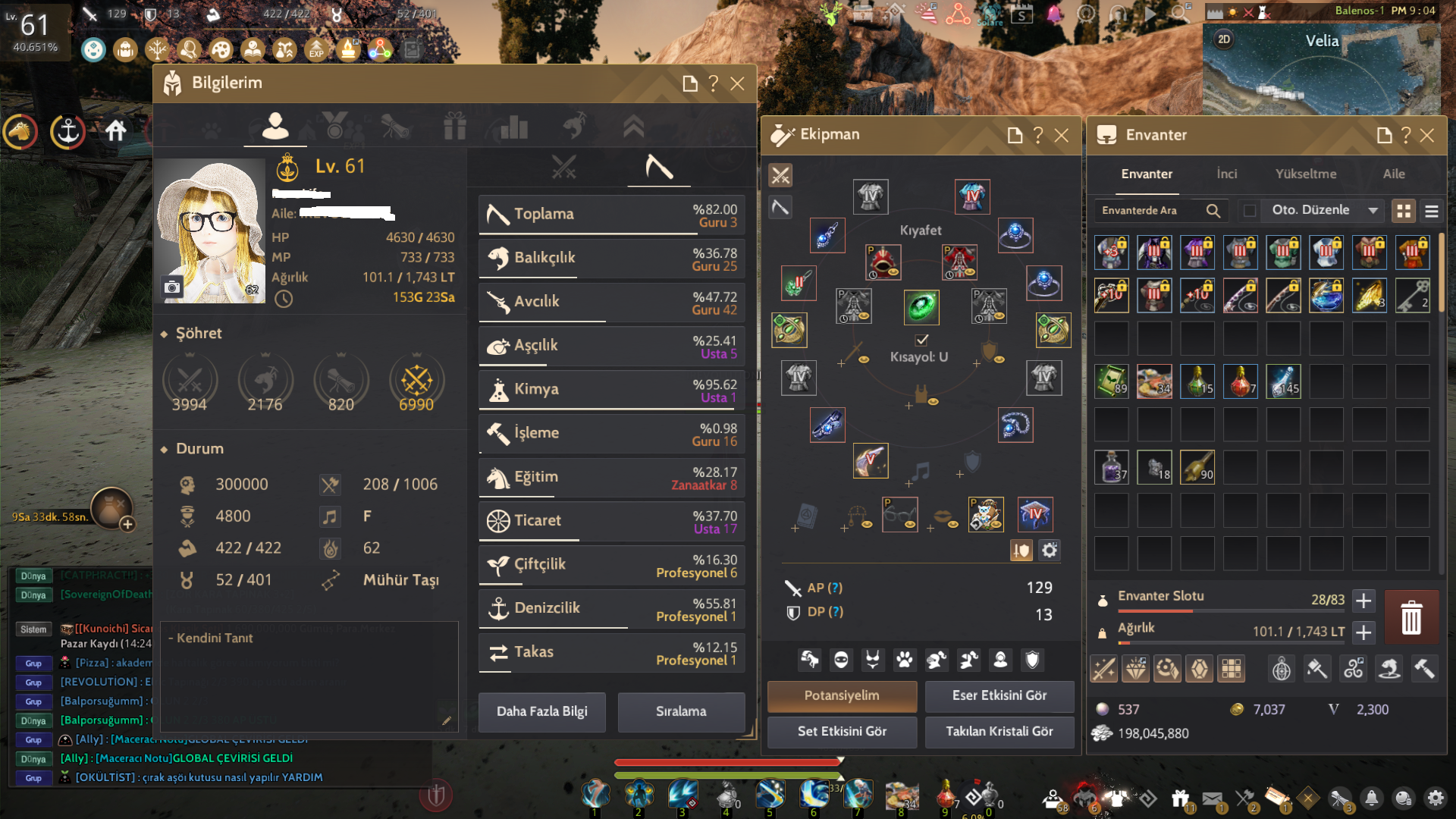Open Set Etkisini Gör
This screenshot has width=1456, height=819.
click(x=842, y=731)
